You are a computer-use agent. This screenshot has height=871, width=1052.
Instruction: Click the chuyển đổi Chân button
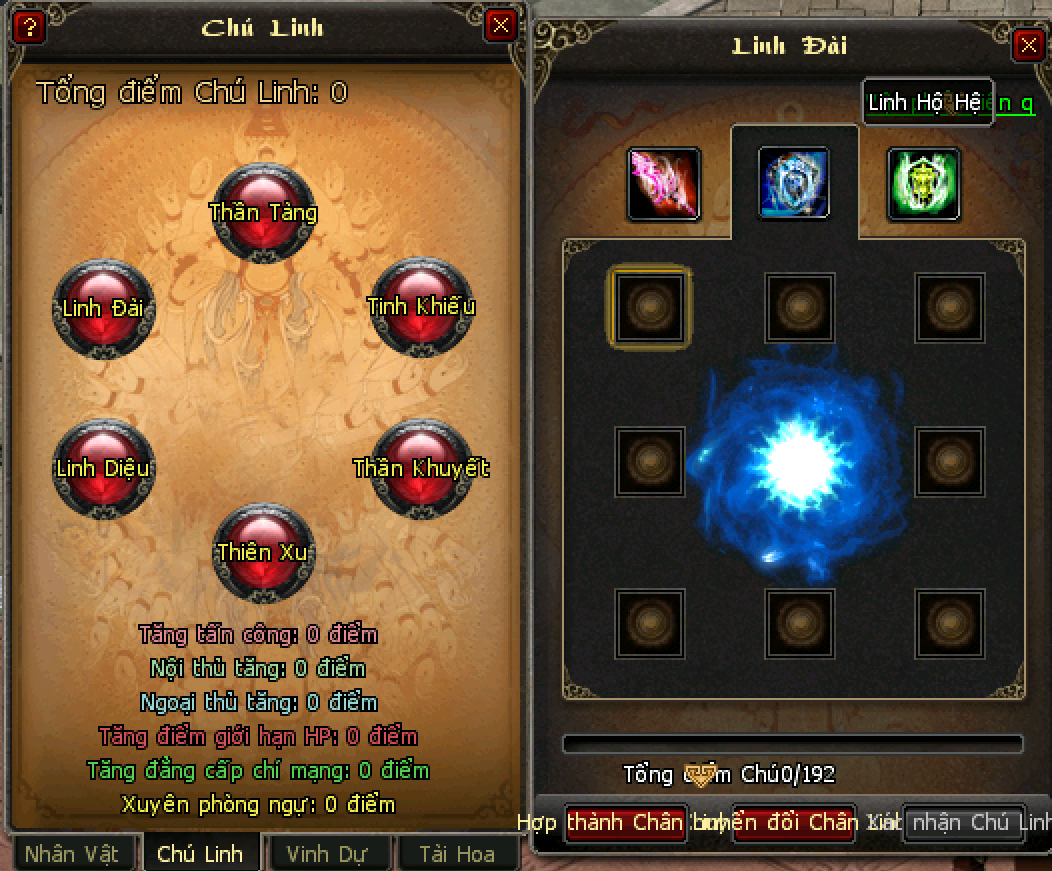(x=794, y=823)
